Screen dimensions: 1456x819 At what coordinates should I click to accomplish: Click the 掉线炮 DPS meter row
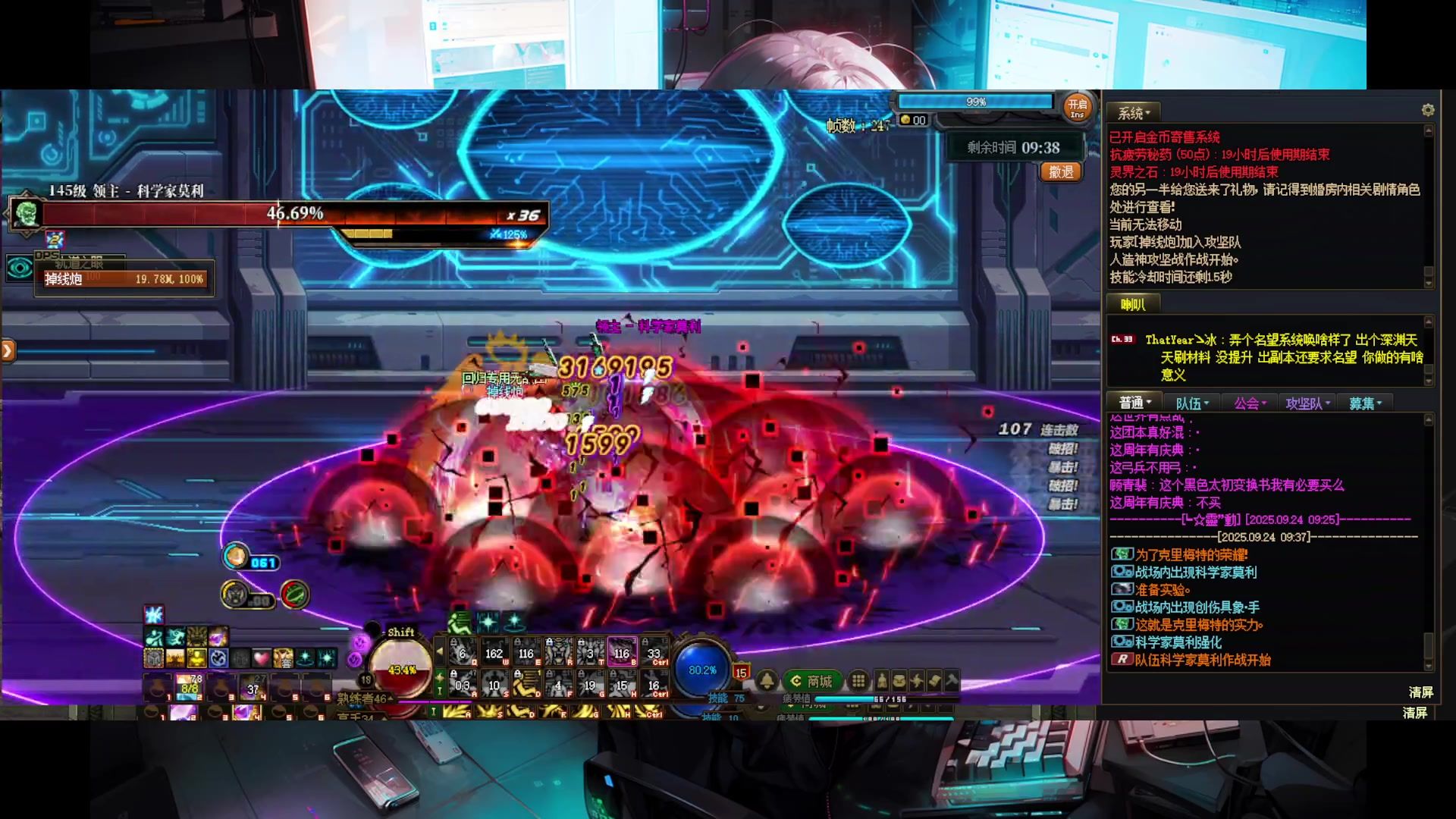(x=124, y=279)
